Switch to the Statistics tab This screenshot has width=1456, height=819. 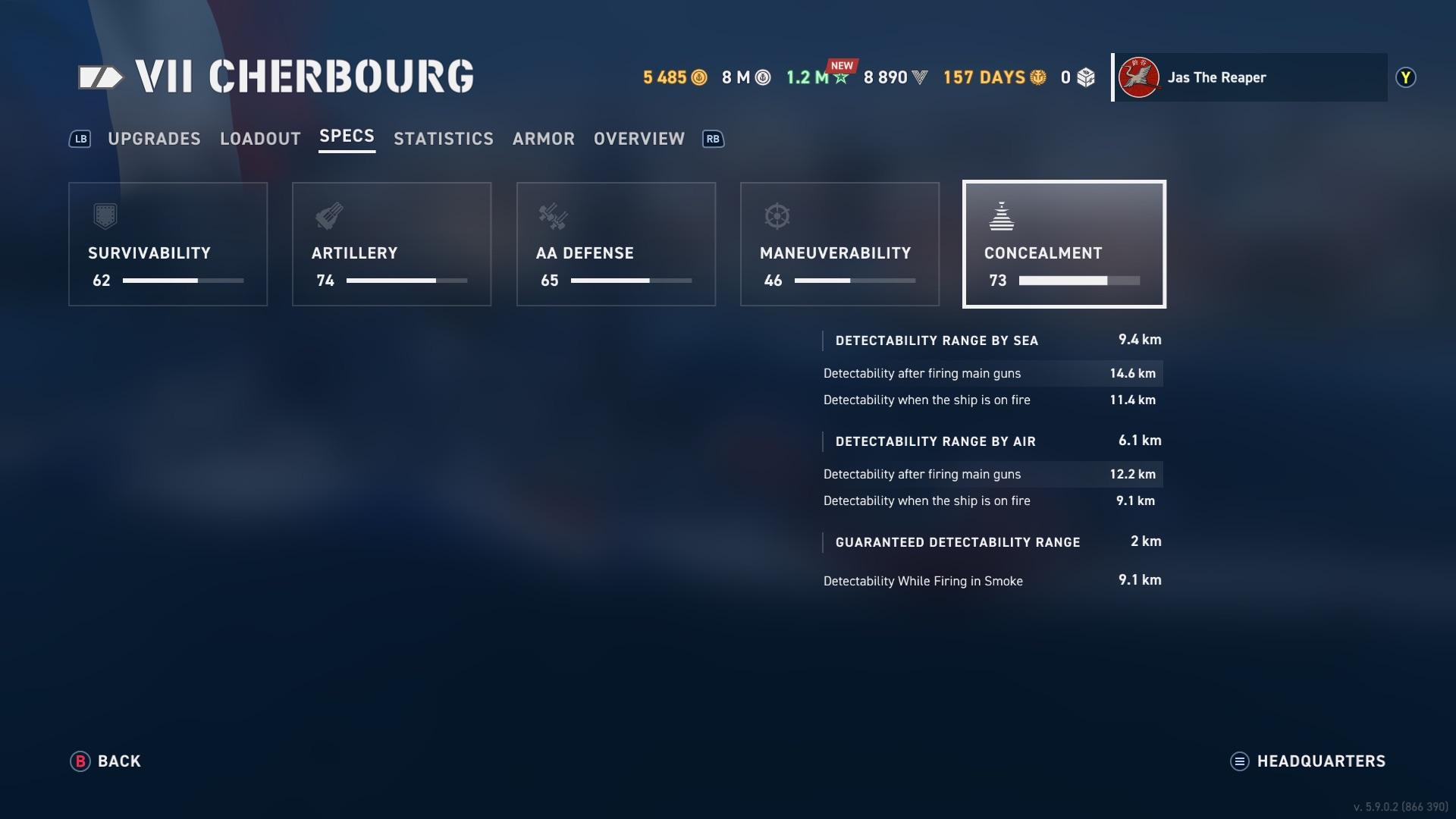point(443,139)
